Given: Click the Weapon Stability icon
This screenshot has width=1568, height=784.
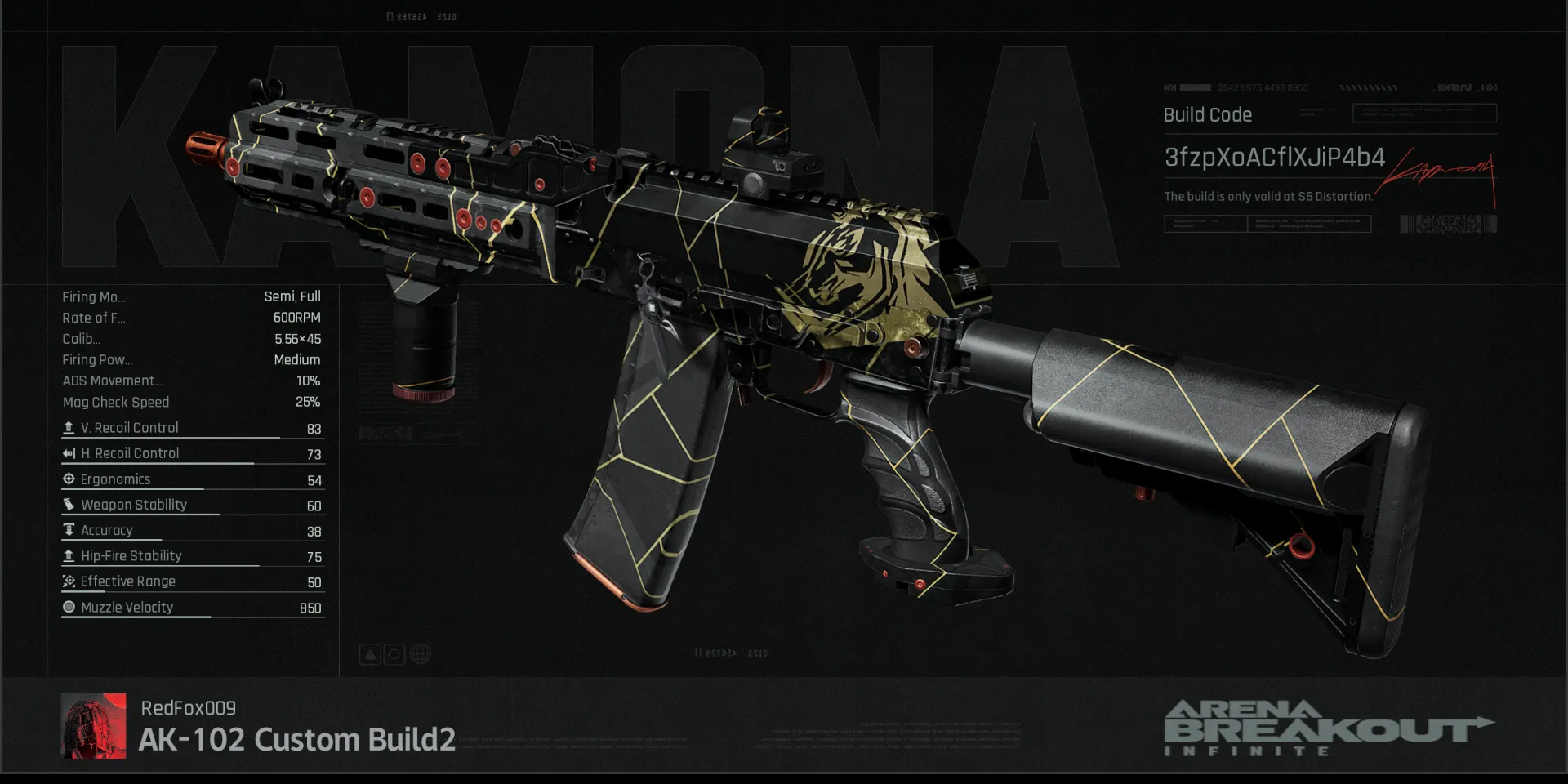Looking at the screenshot, I should 69,505.
